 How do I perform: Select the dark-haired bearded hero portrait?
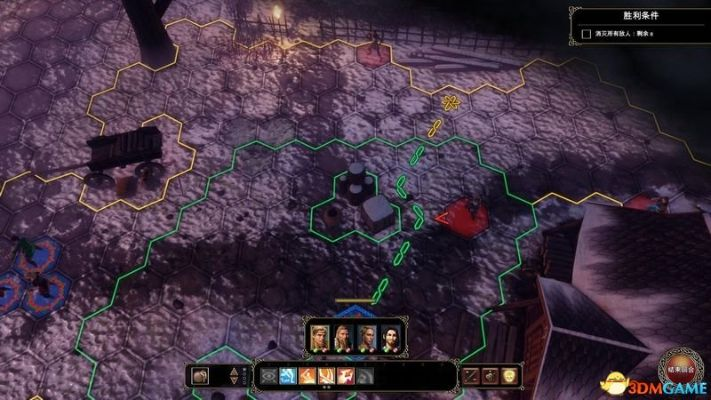pyautogui.click(x=391, y=337)
